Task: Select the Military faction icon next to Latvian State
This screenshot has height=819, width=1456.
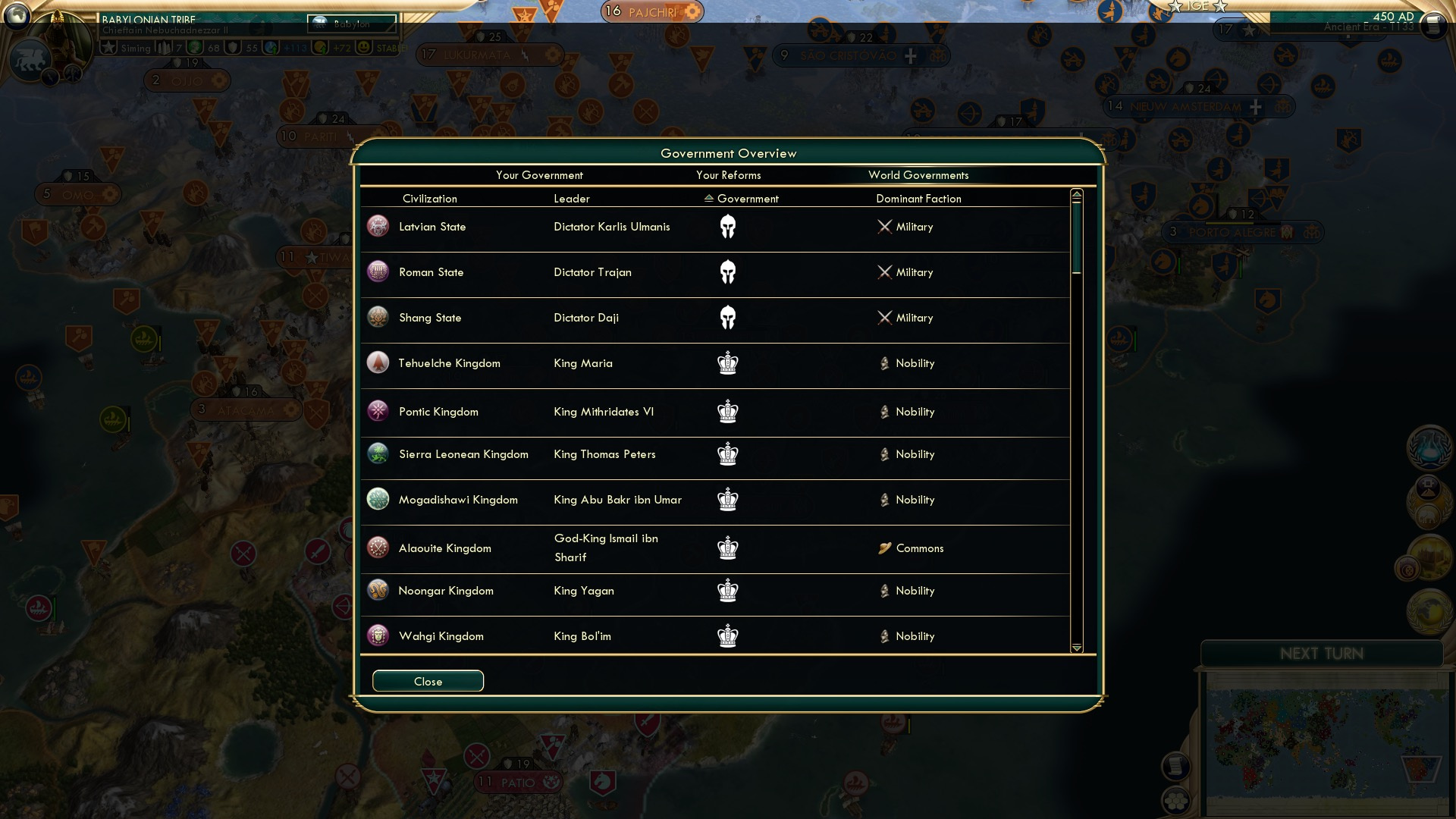Action: click(884, 226)
